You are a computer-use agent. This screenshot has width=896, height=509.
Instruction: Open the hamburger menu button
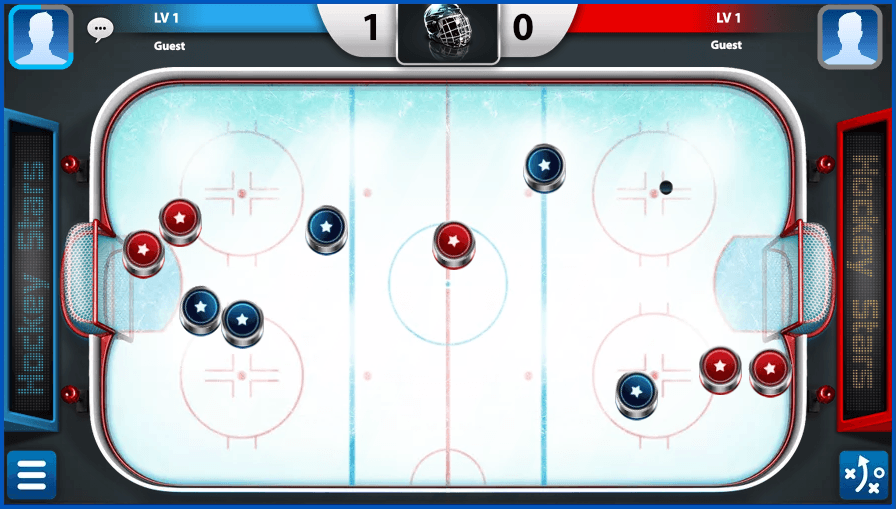coord(31,475)
